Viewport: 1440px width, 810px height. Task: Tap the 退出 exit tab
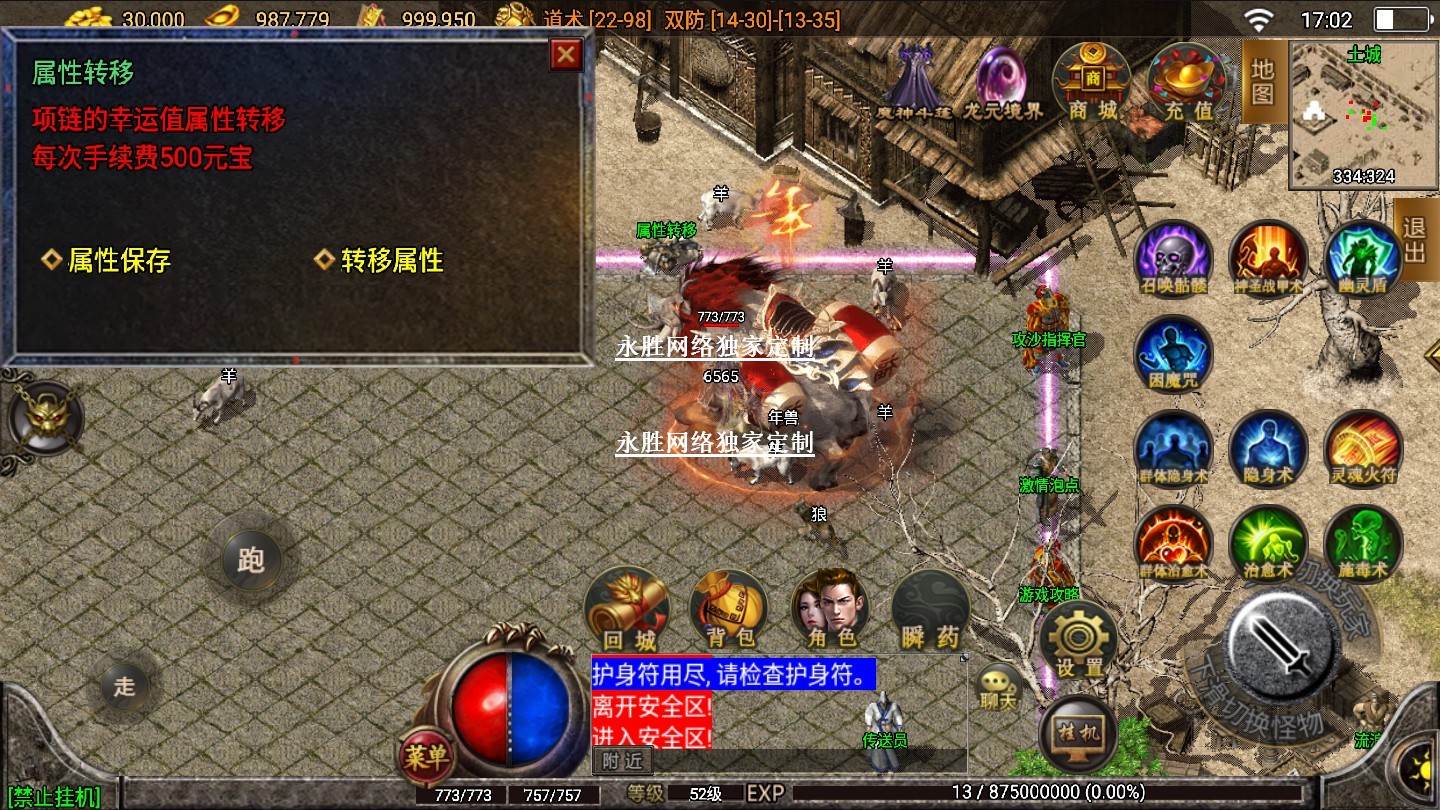tap(1415, 240)
